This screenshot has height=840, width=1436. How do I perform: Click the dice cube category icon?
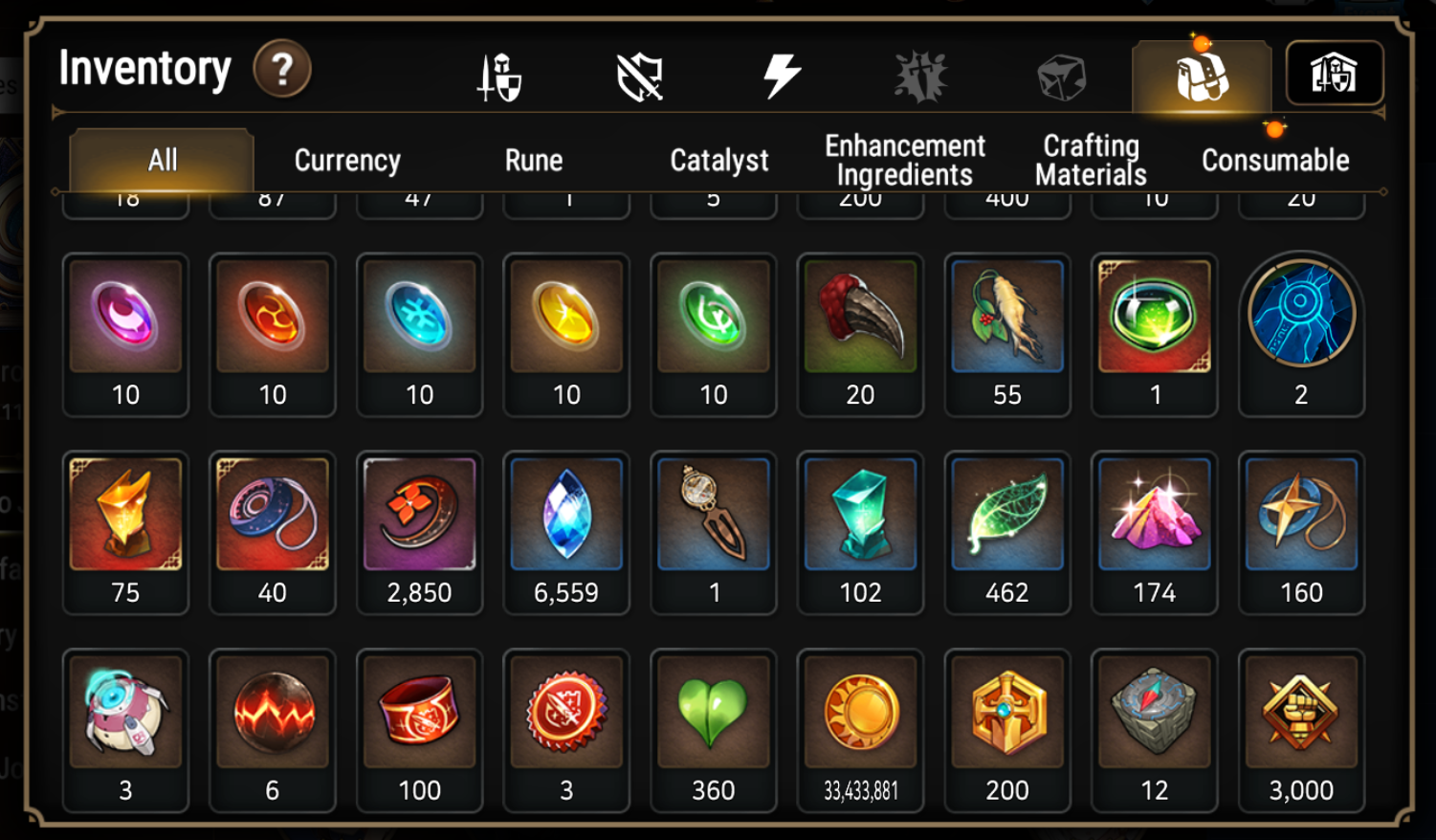1062,73
